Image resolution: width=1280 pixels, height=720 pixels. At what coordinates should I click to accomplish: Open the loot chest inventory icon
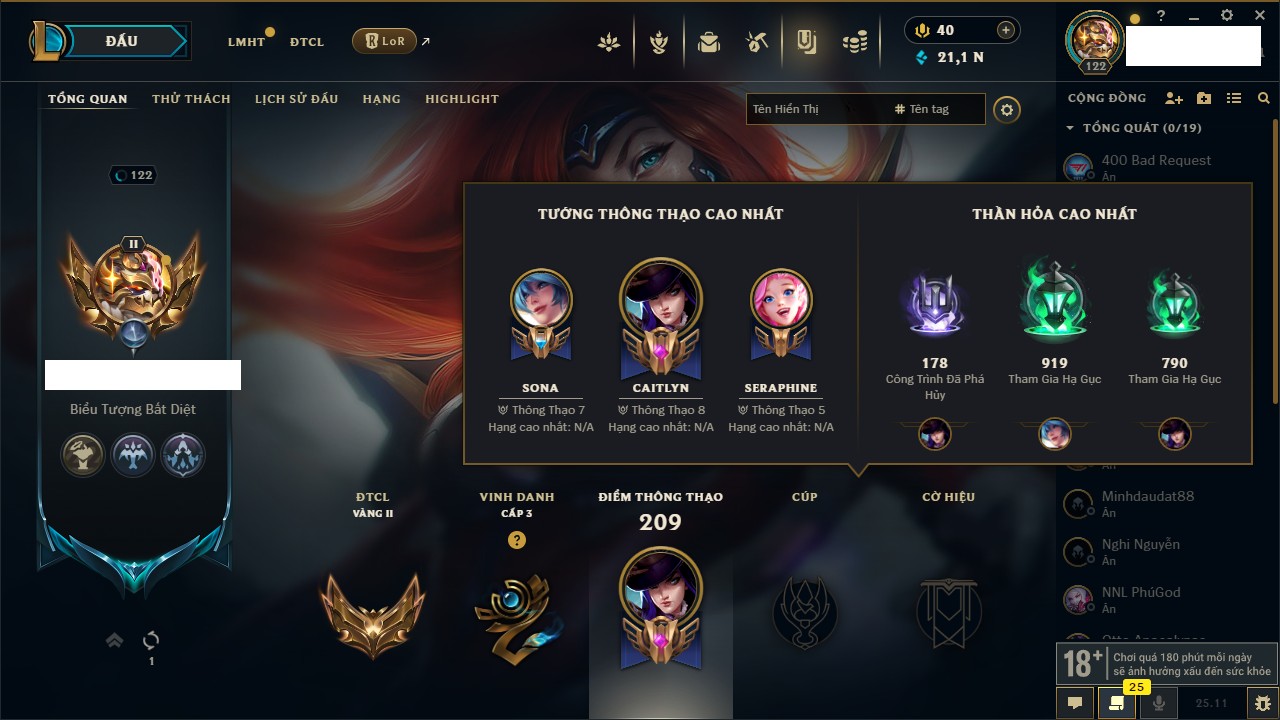pos(709,43)
